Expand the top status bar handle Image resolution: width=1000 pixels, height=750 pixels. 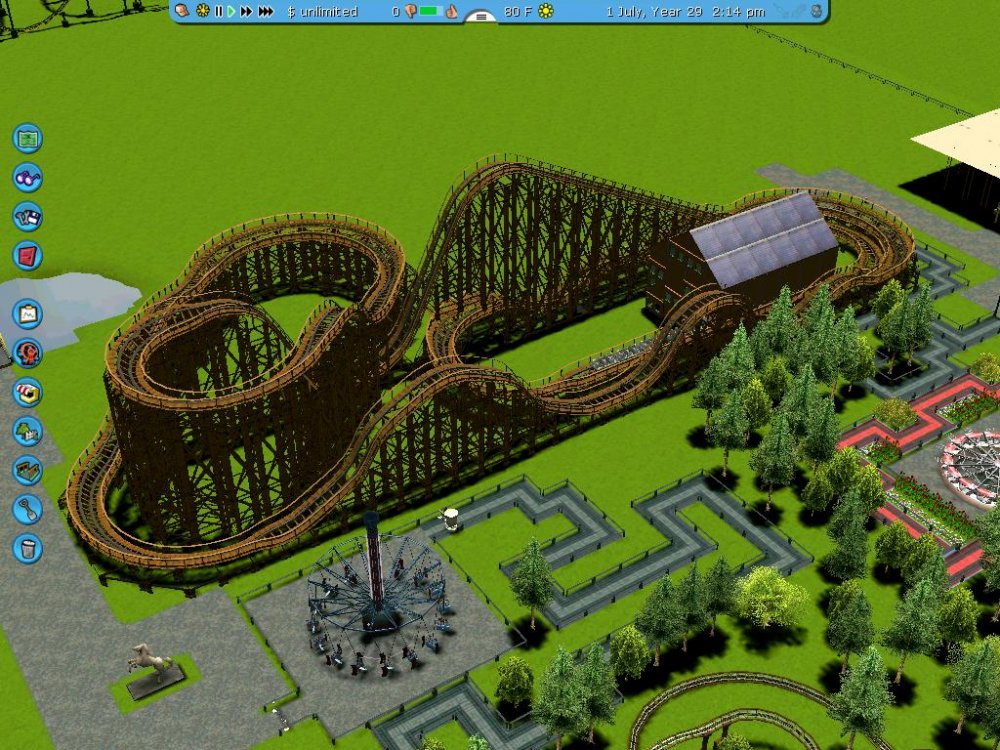coord(481,17)
